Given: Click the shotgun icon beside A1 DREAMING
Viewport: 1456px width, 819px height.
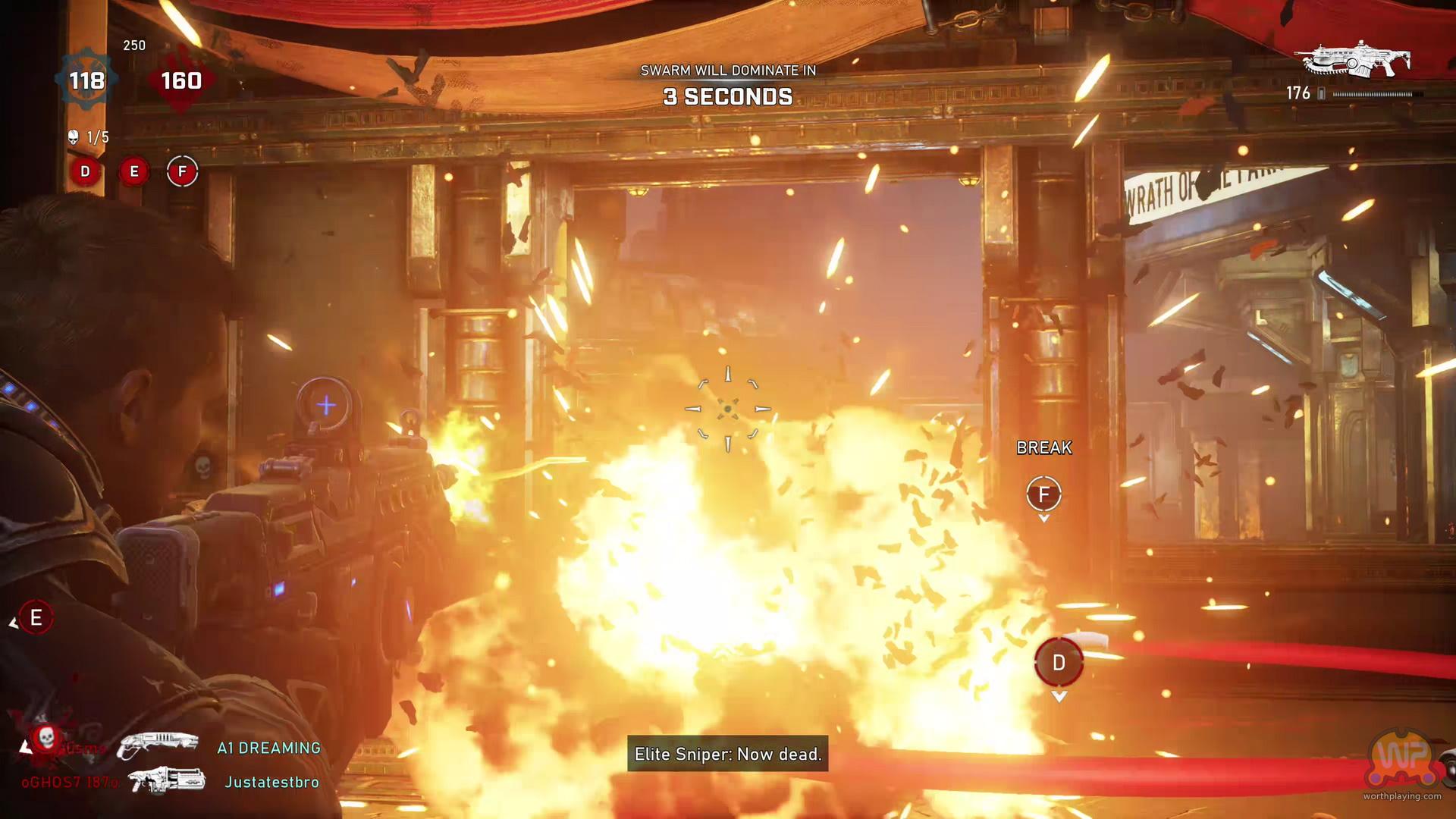Looking at the screenshot, I should 158,745.
